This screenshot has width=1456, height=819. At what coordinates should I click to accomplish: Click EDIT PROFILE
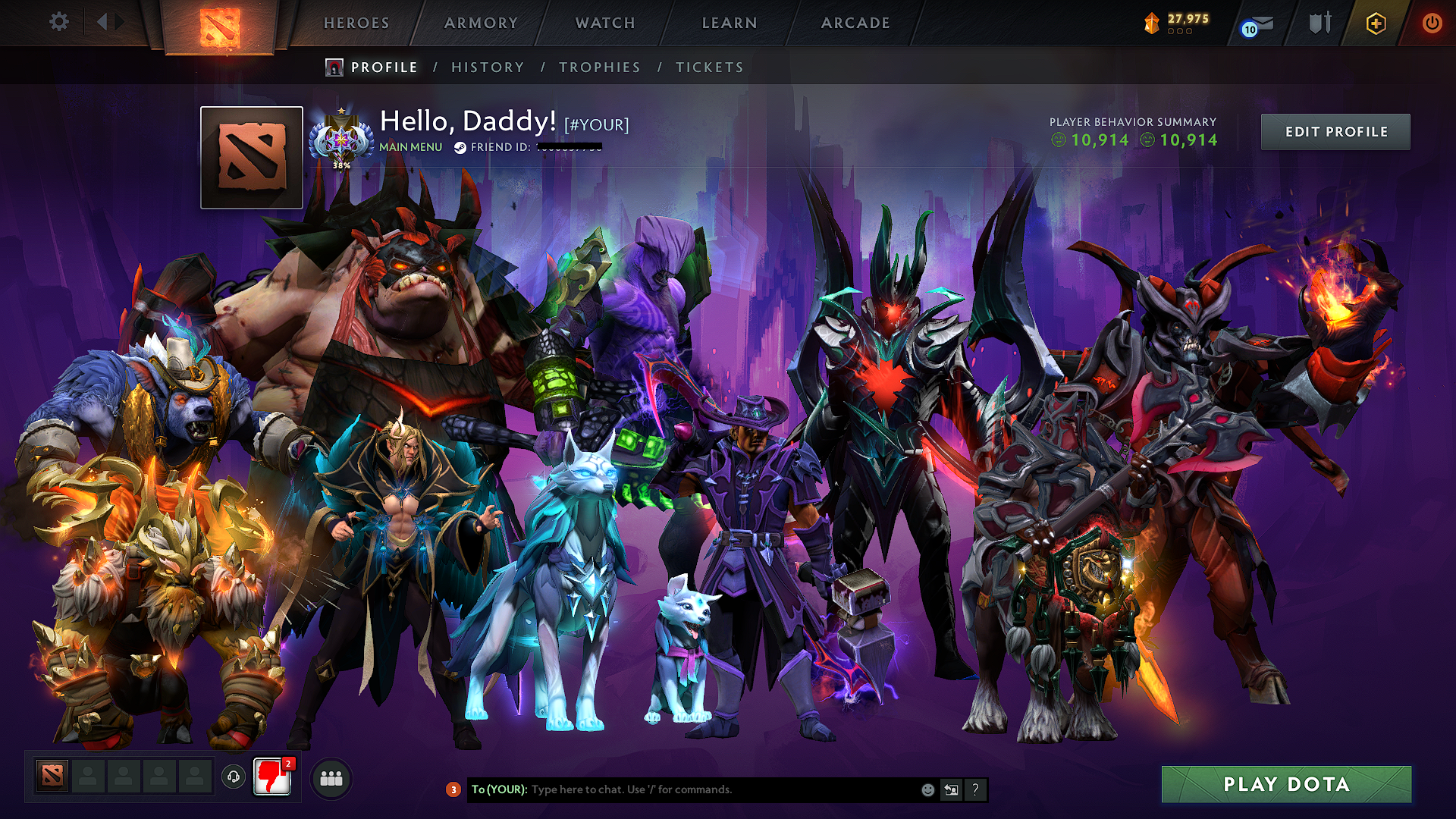click(x=1335, y=131)
